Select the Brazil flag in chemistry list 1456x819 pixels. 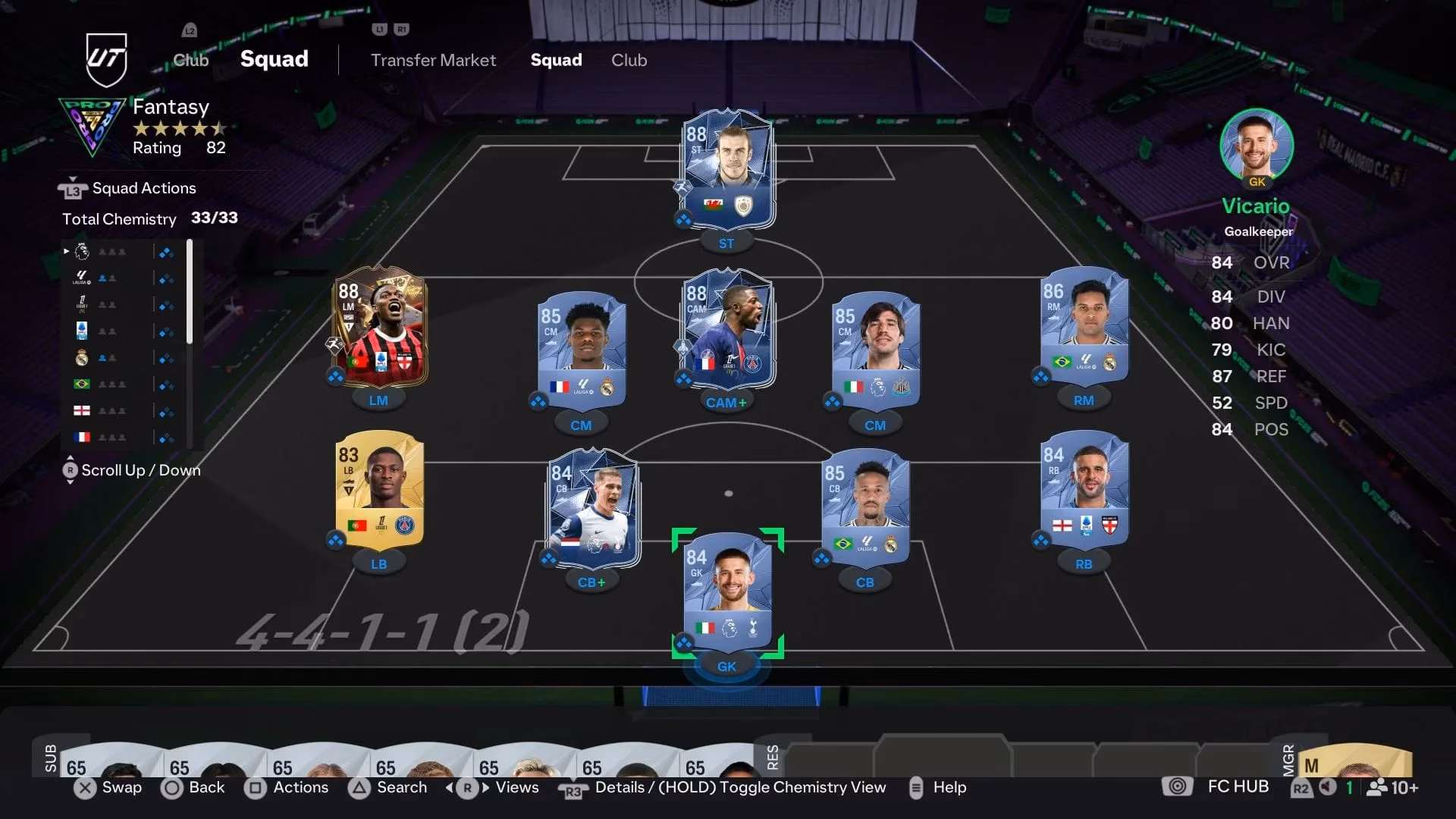[83, 384]
